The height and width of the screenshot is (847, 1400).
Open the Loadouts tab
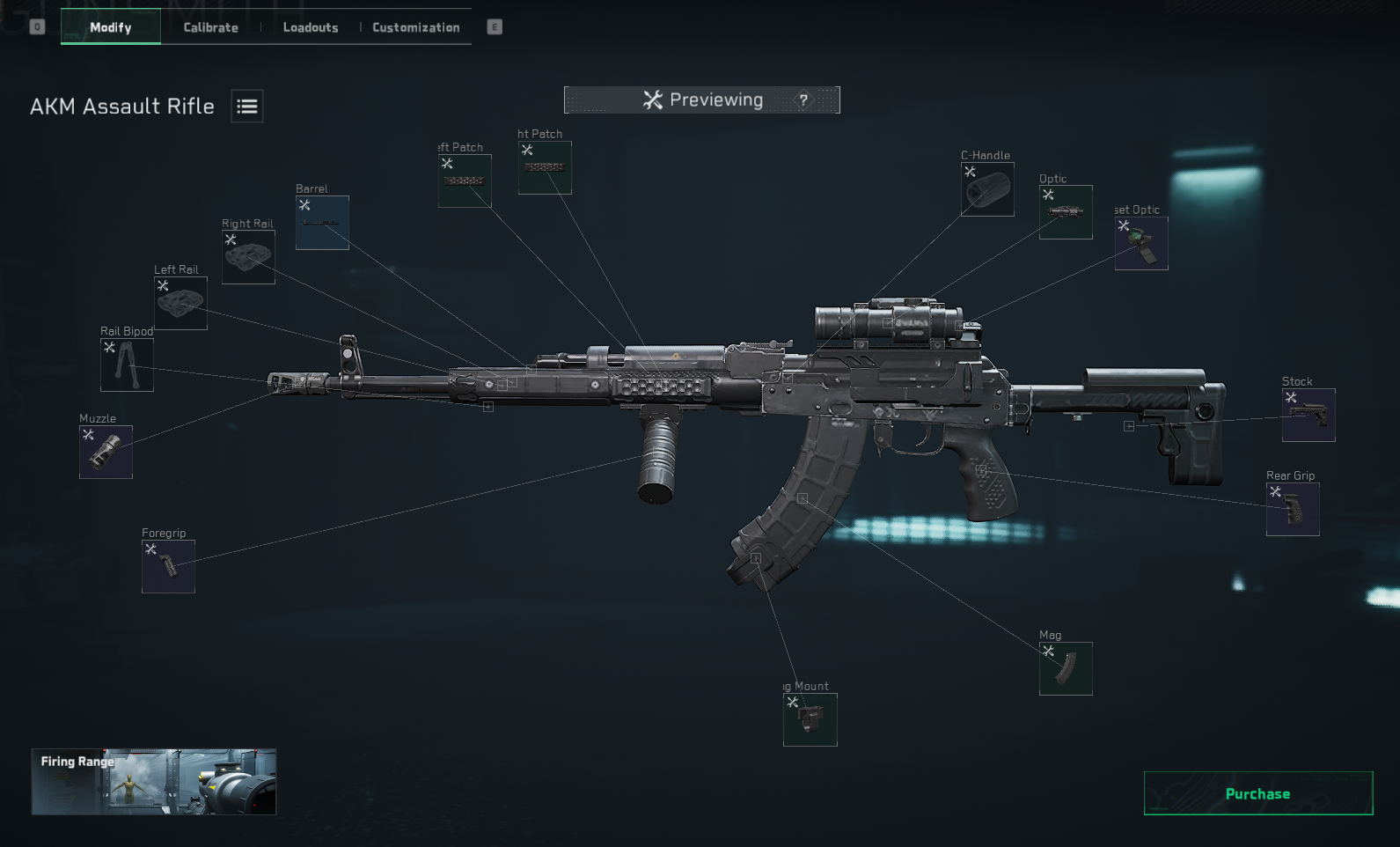pyautogui.click(x=311, y=27)
